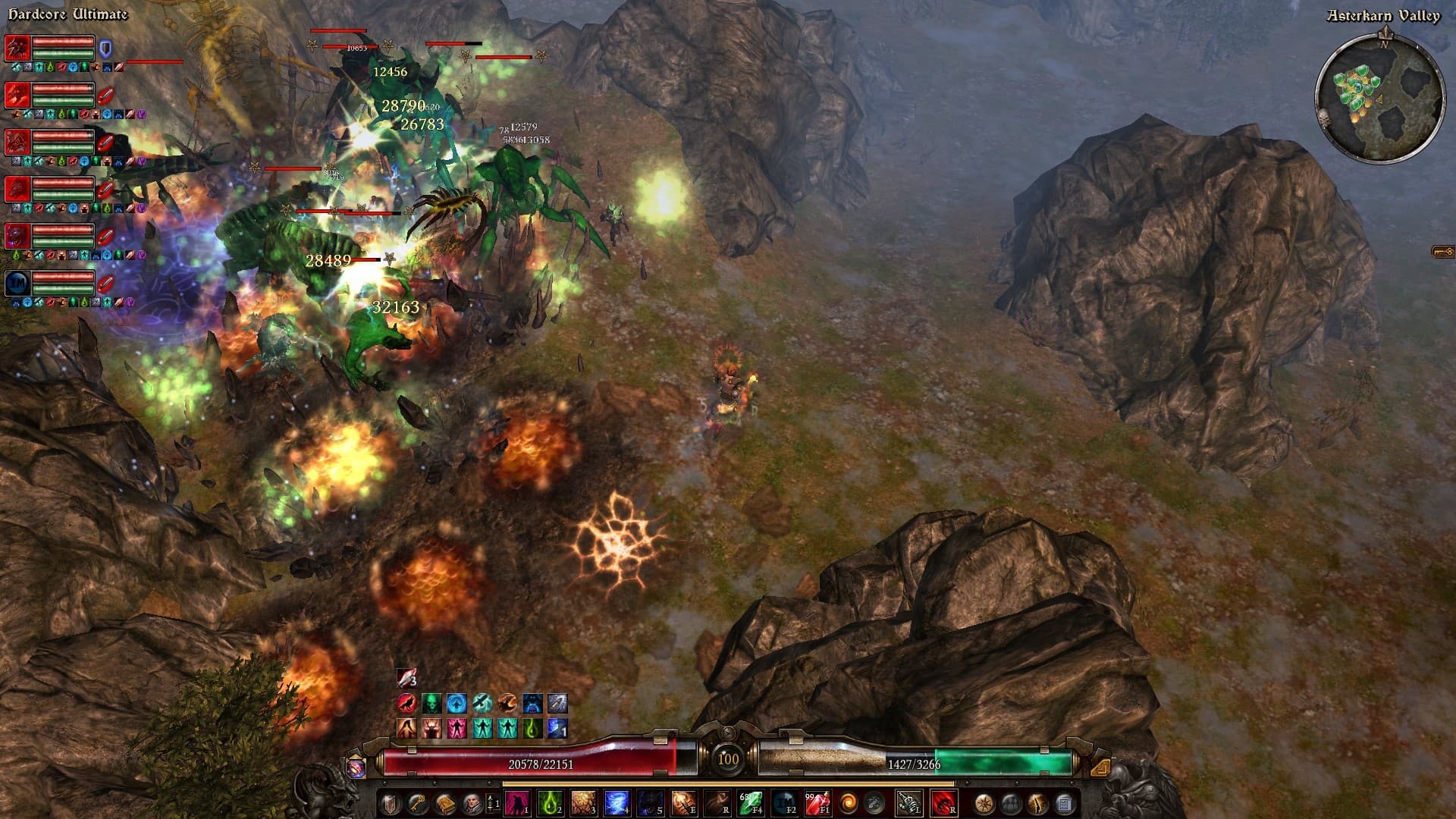Open the orange spiral rift portal

click(x=849, y=803)
